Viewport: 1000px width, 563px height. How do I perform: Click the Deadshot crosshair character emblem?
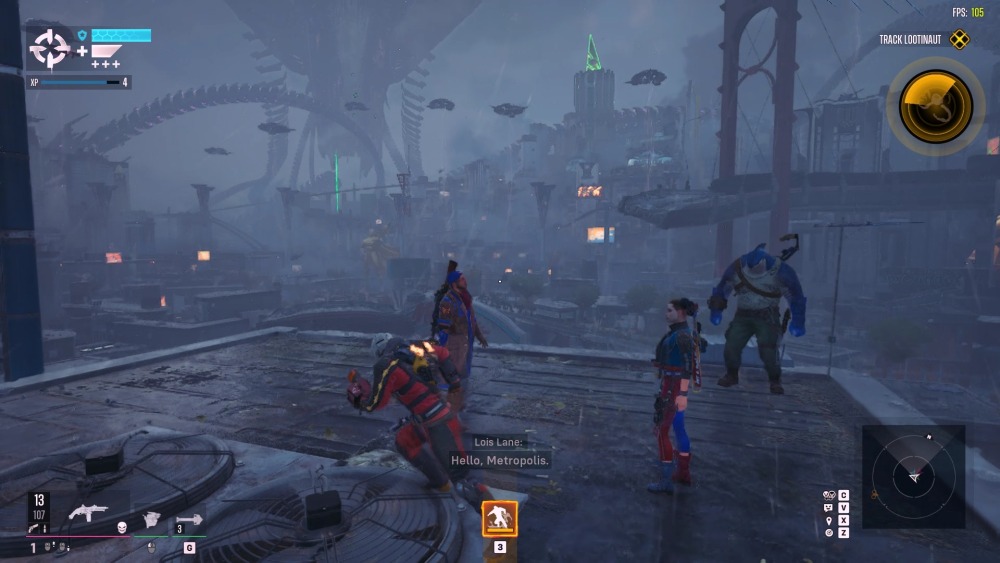pyautogui.click(x=48, y=48)
